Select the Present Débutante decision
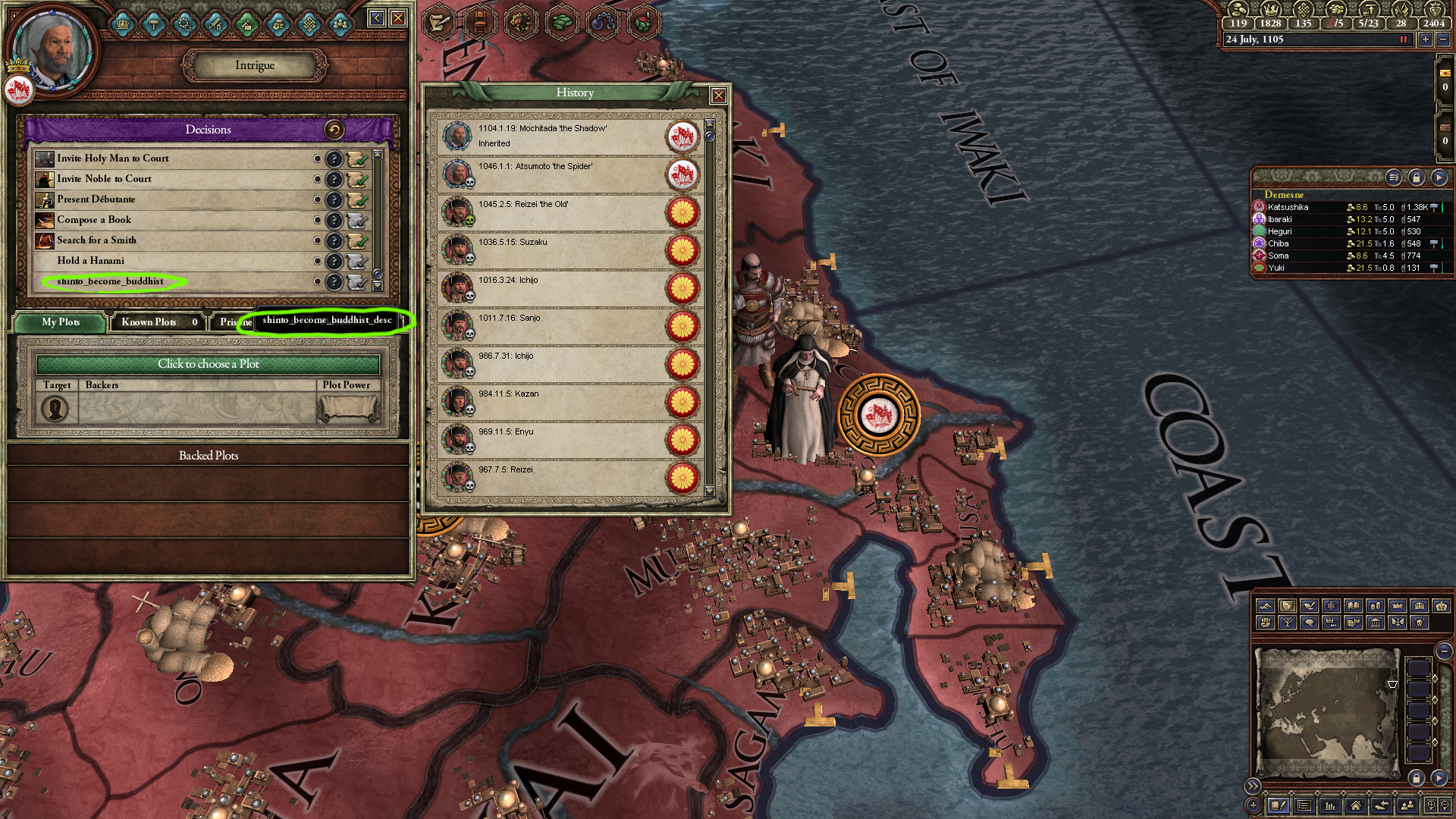 [96, 199]
